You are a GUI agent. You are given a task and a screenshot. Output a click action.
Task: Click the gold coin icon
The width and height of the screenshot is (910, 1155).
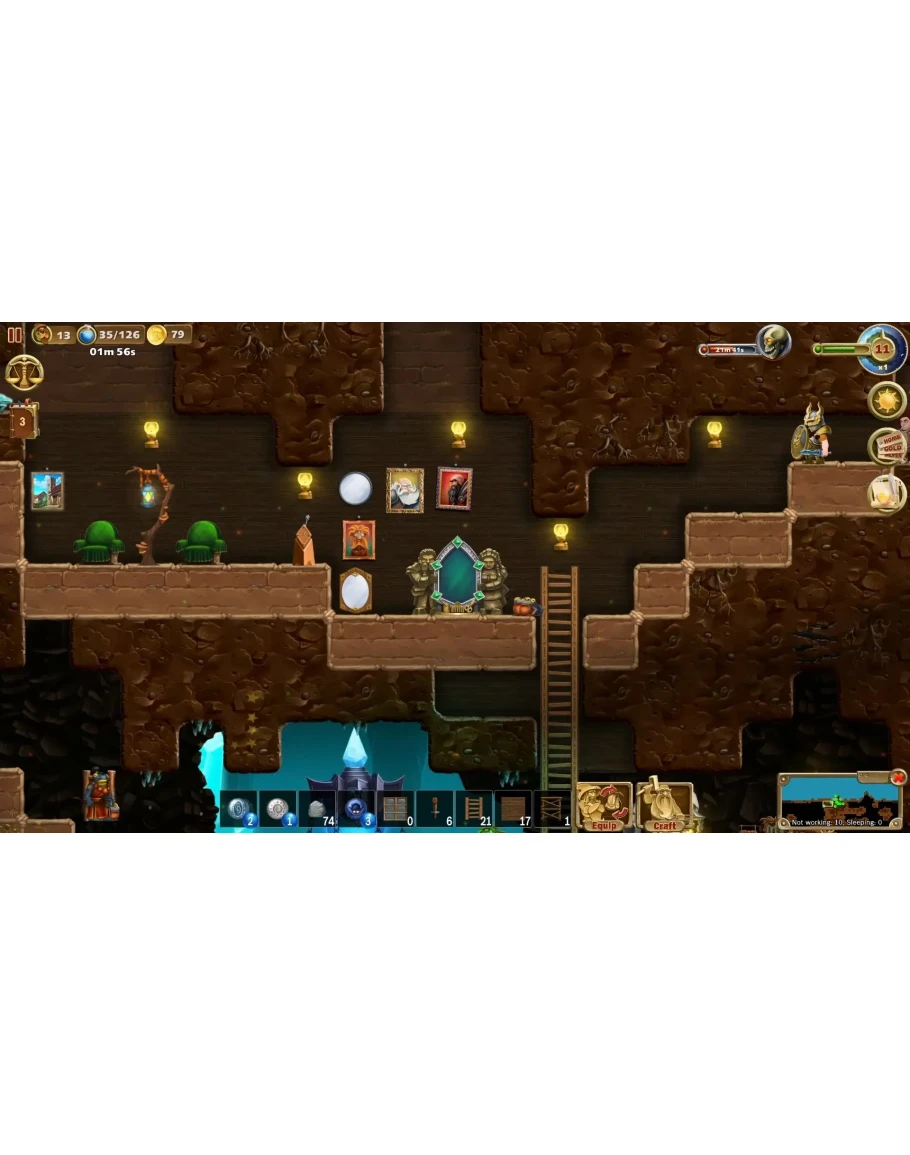pyautogui.click(x=156, y=334)
